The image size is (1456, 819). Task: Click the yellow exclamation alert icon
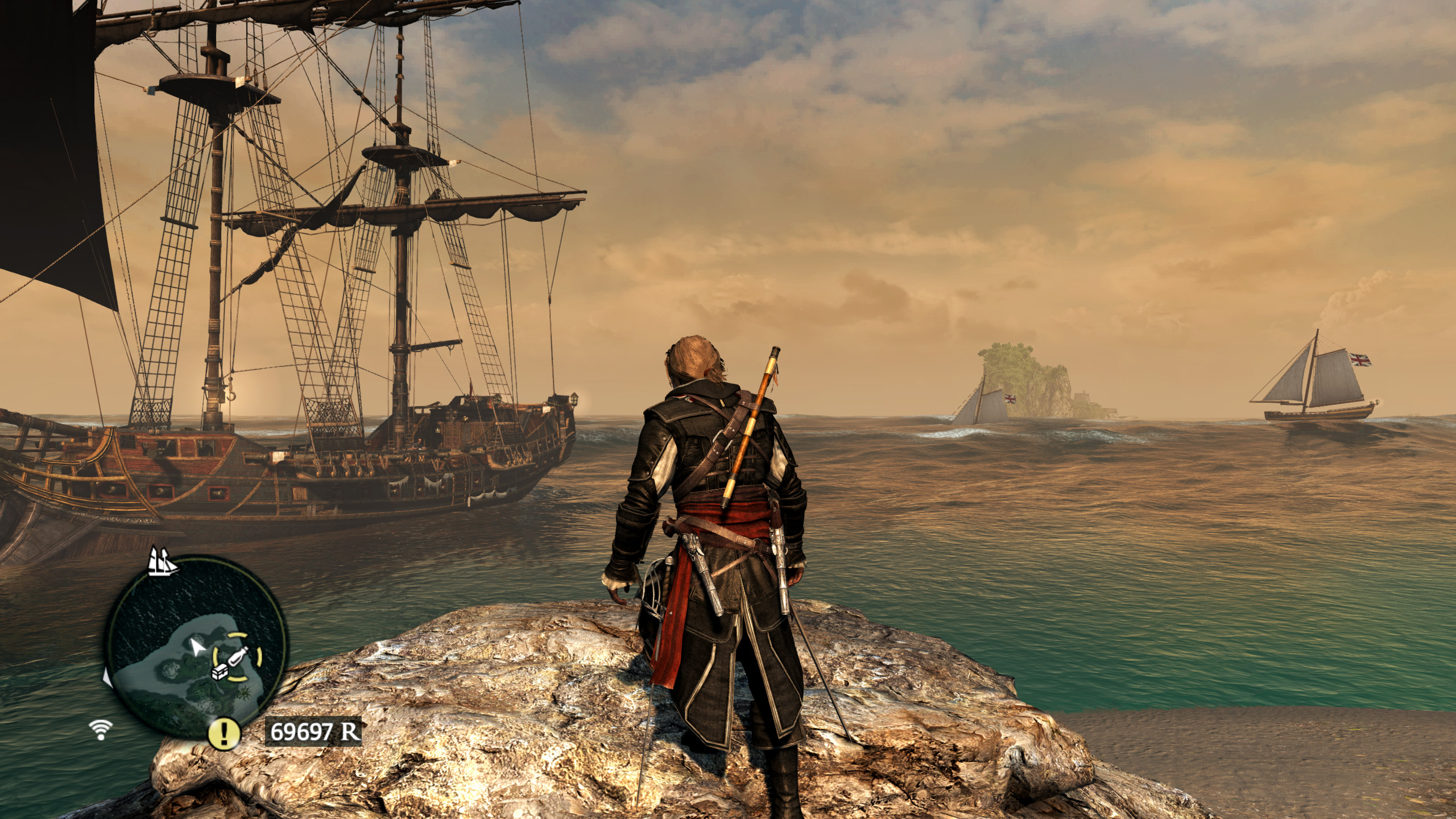click(x=224, y=734)
